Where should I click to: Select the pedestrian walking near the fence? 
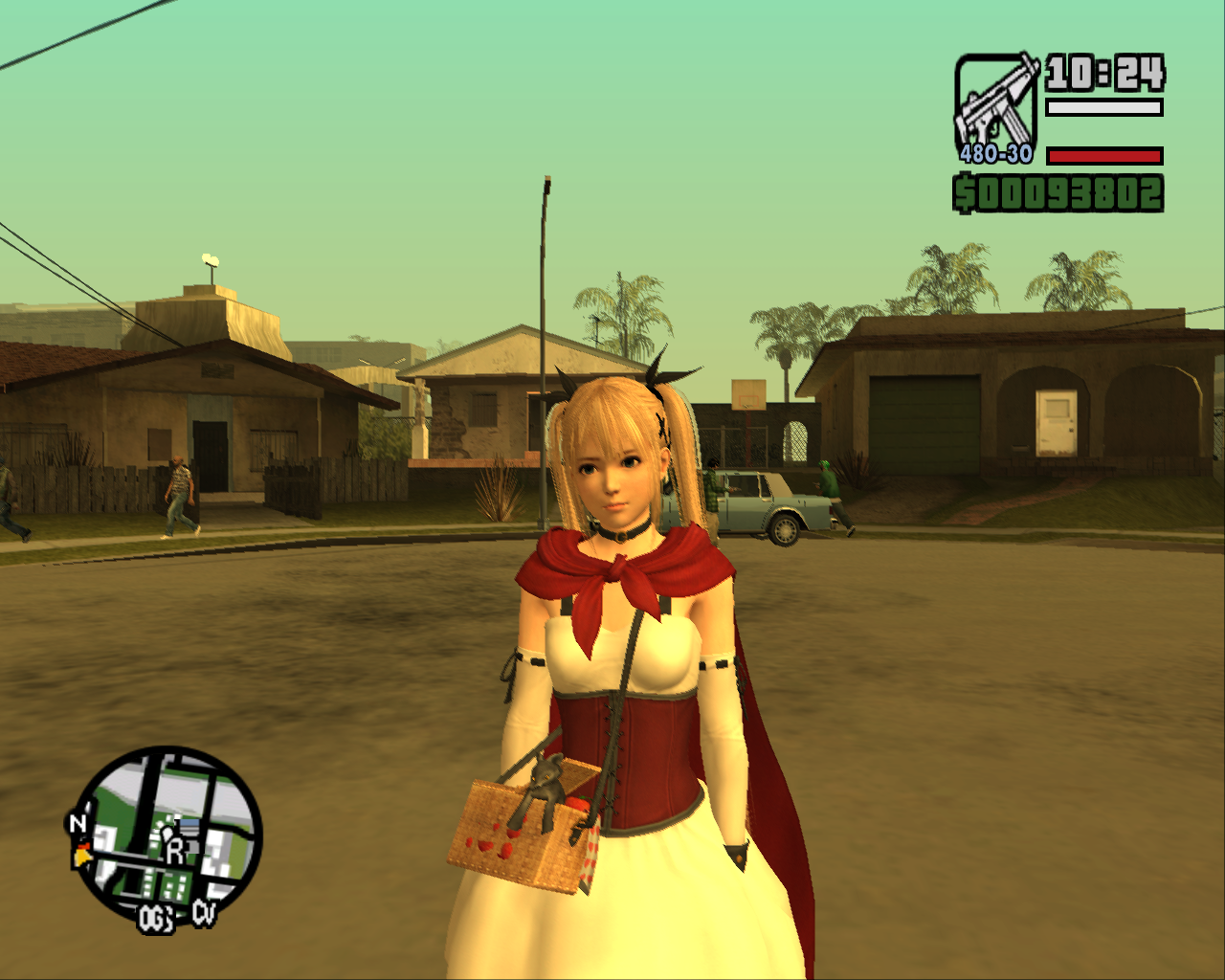pos(182,493)
